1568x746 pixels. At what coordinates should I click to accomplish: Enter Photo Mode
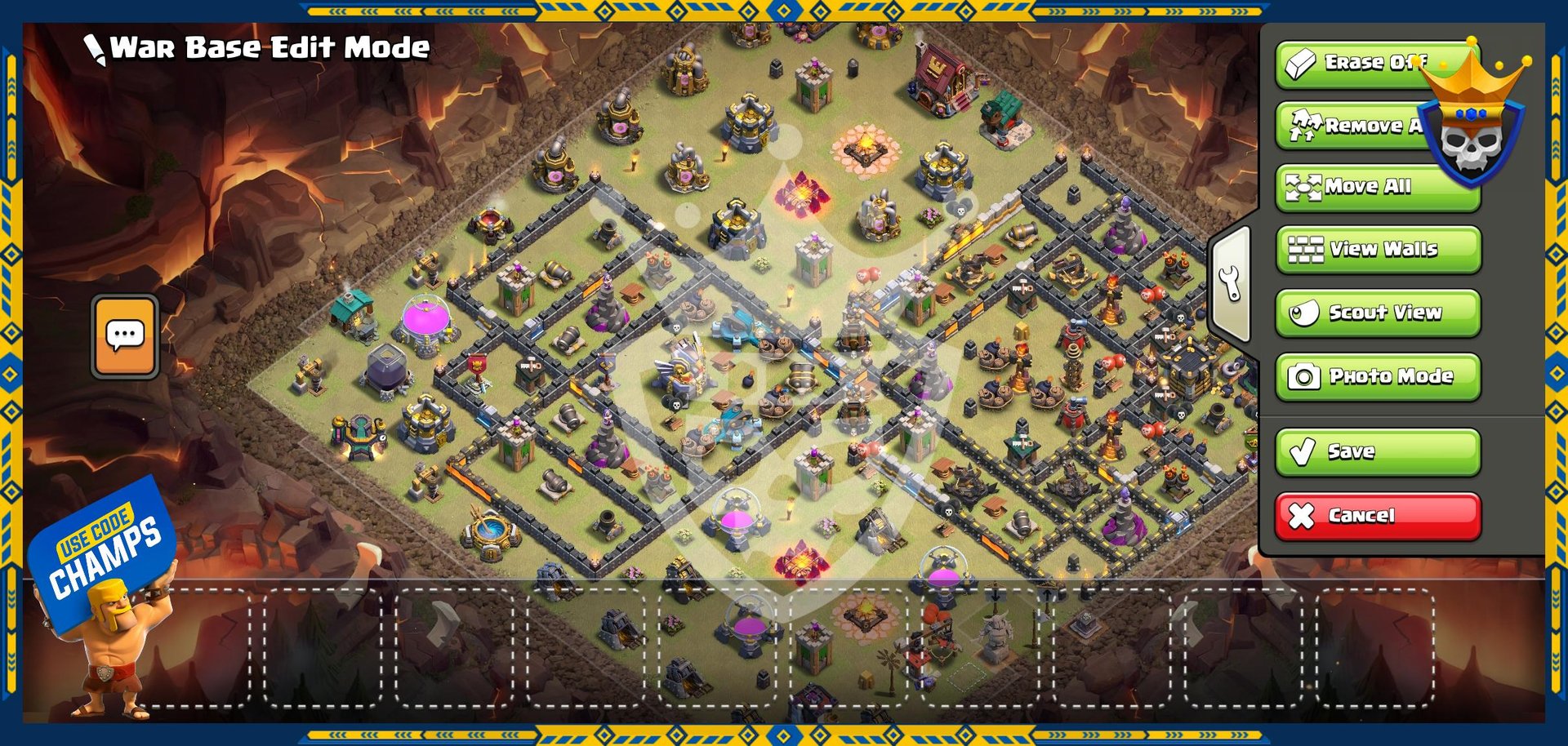tap(1378, 376)
